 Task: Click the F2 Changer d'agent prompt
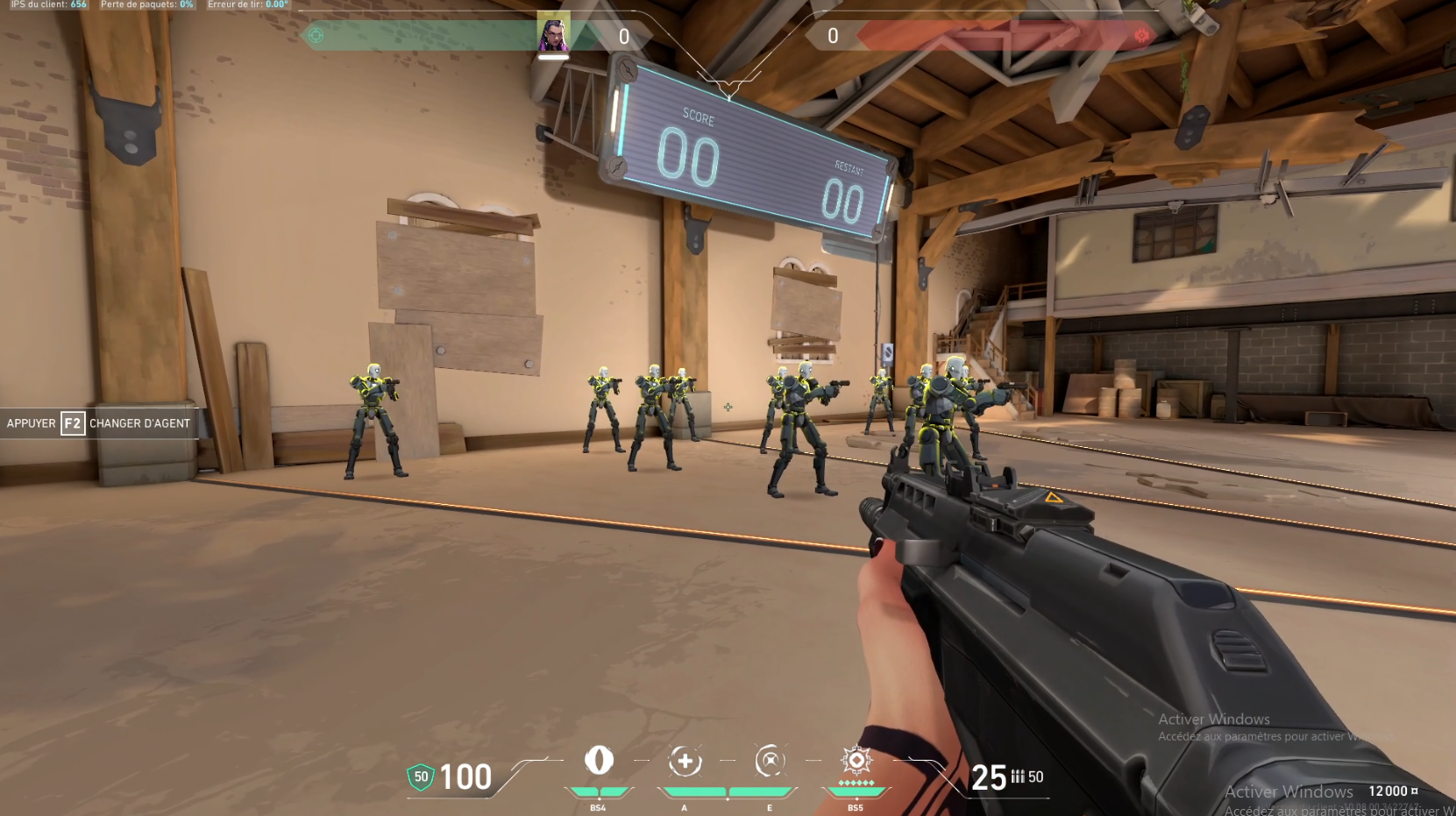[96, 423]
